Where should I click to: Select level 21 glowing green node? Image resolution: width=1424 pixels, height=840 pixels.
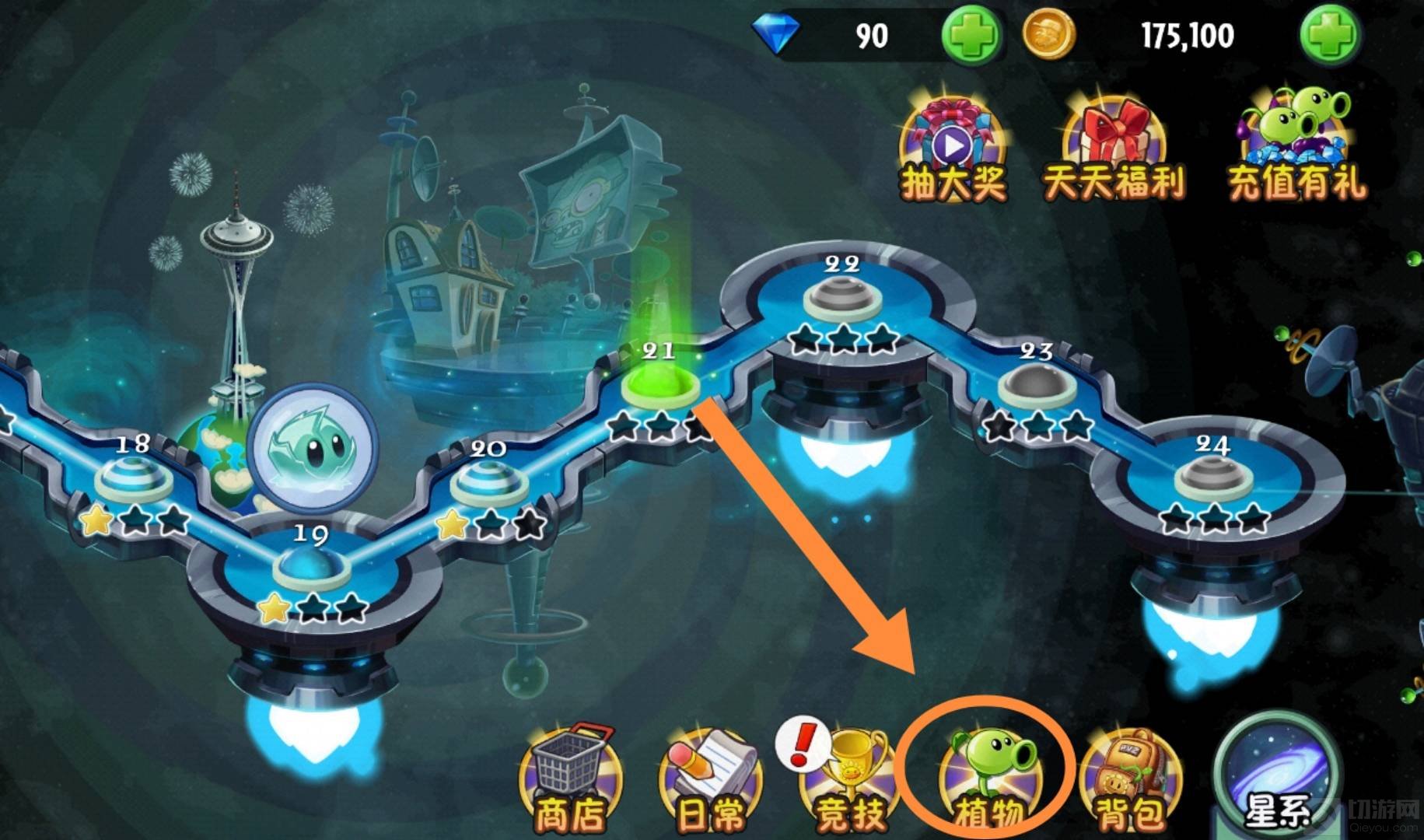coord(660,385)
